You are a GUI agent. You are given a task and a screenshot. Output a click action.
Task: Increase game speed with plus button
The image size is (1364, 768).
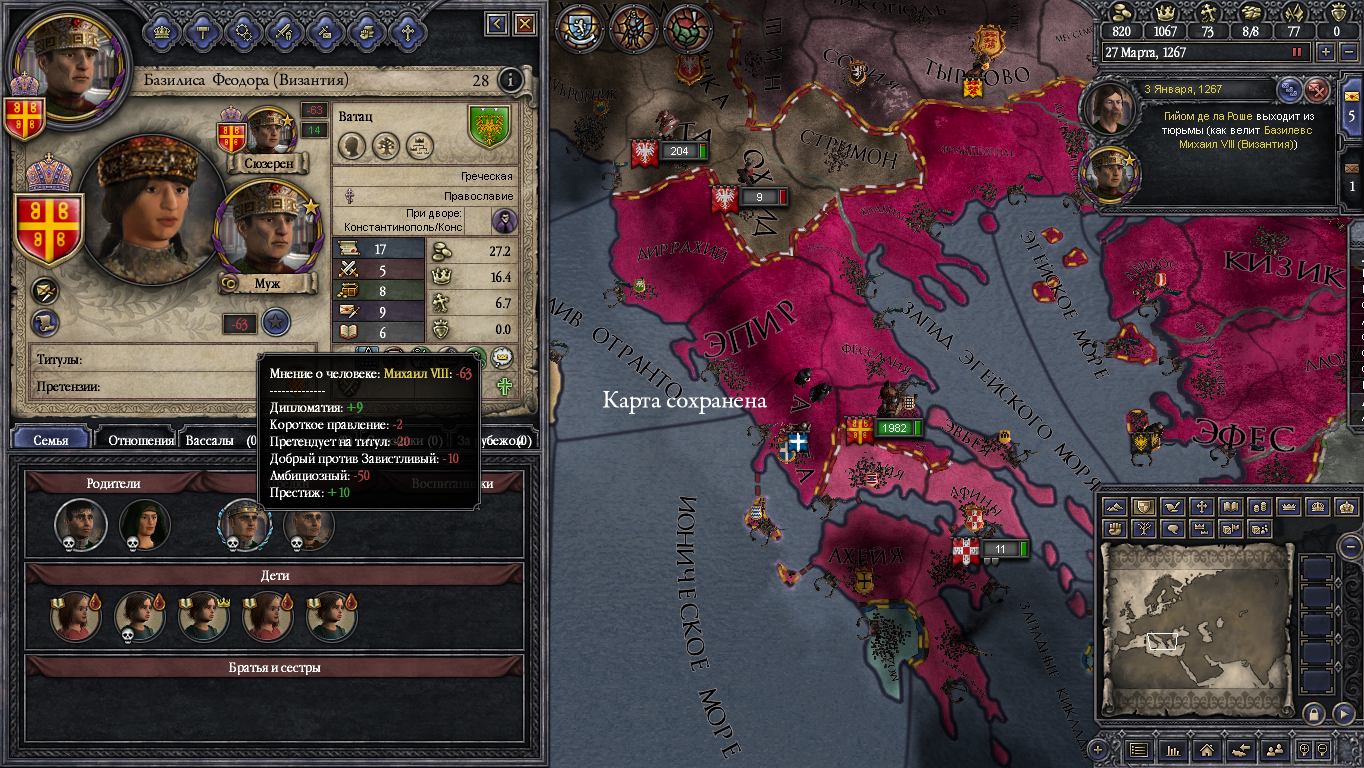pyautogui.click(x=1326, y=52)
